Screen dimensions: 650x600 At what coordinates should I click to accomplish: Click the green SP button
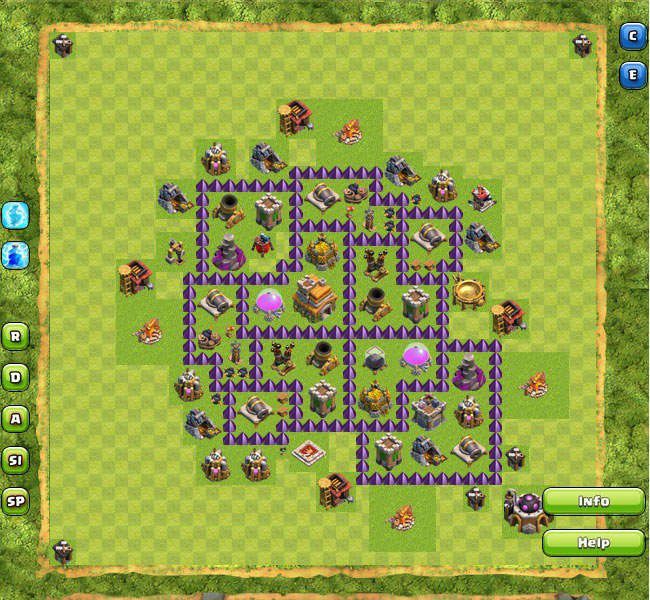[15, 501]
